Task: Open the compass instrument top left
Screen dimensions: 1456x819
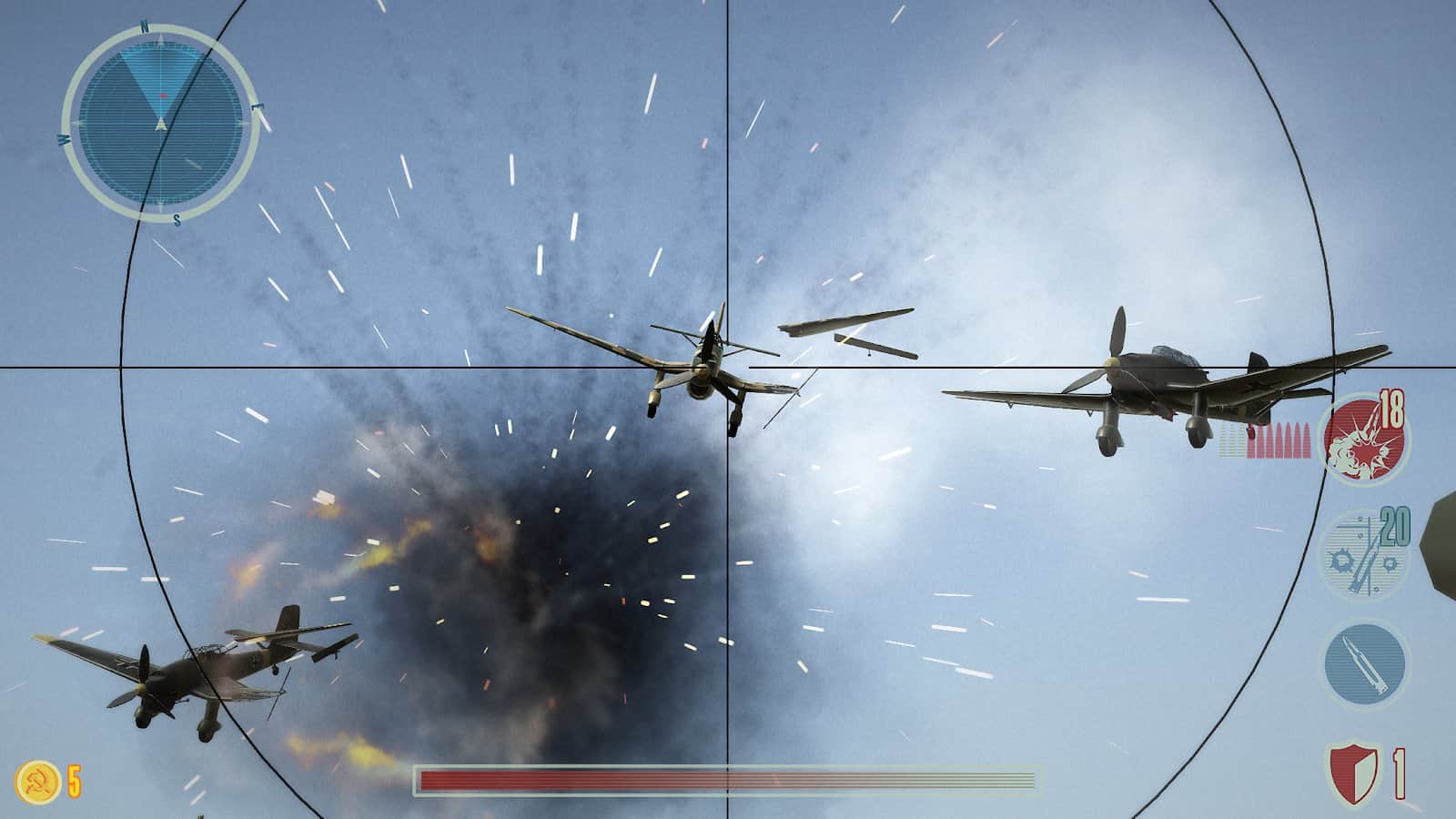Action: (160, 118)
